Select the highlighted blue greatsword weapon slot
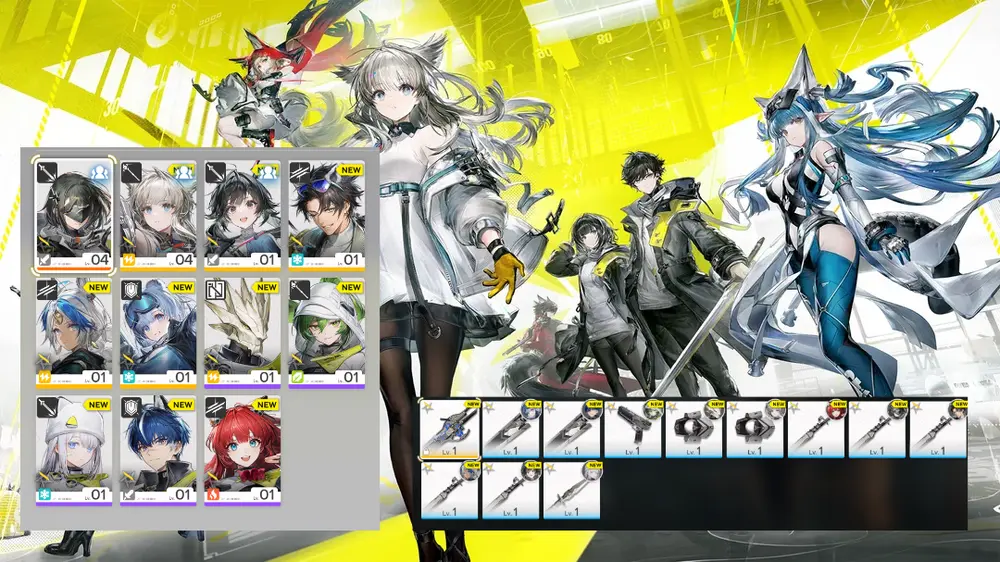The image size is (1000, 562). [450, 428]
